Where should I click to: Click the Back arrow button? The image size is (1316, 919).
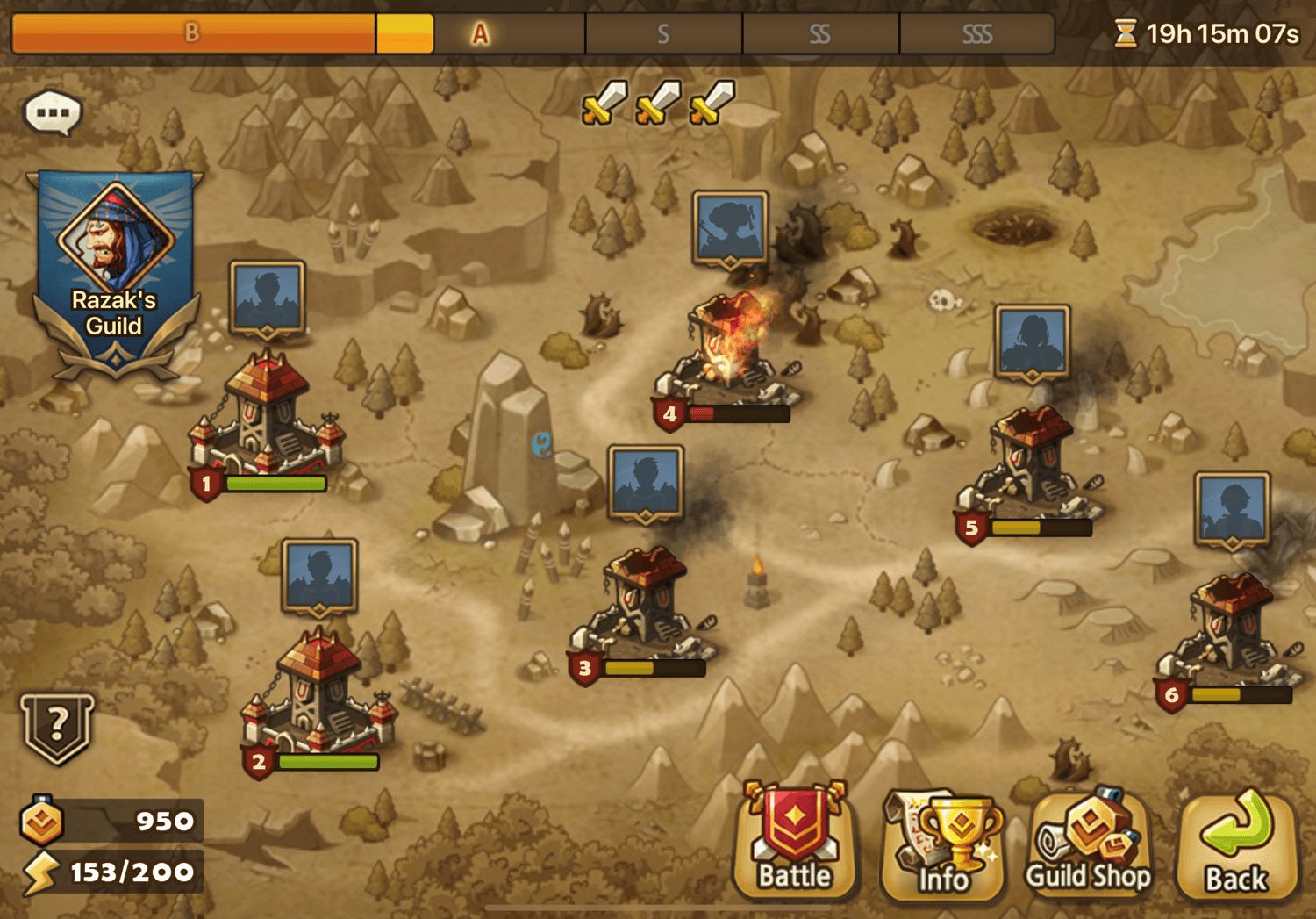(1237, 843)
